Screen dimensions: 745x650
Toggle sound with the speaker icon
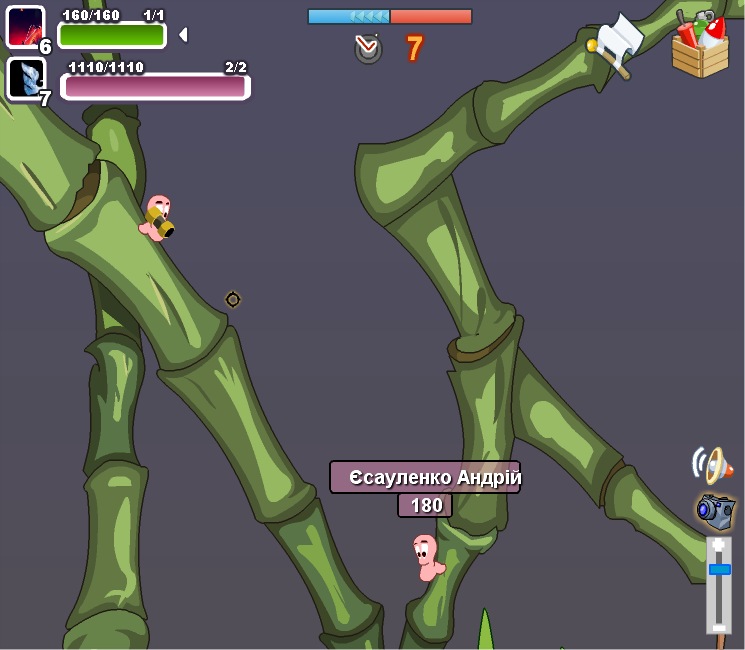[712, 465]
